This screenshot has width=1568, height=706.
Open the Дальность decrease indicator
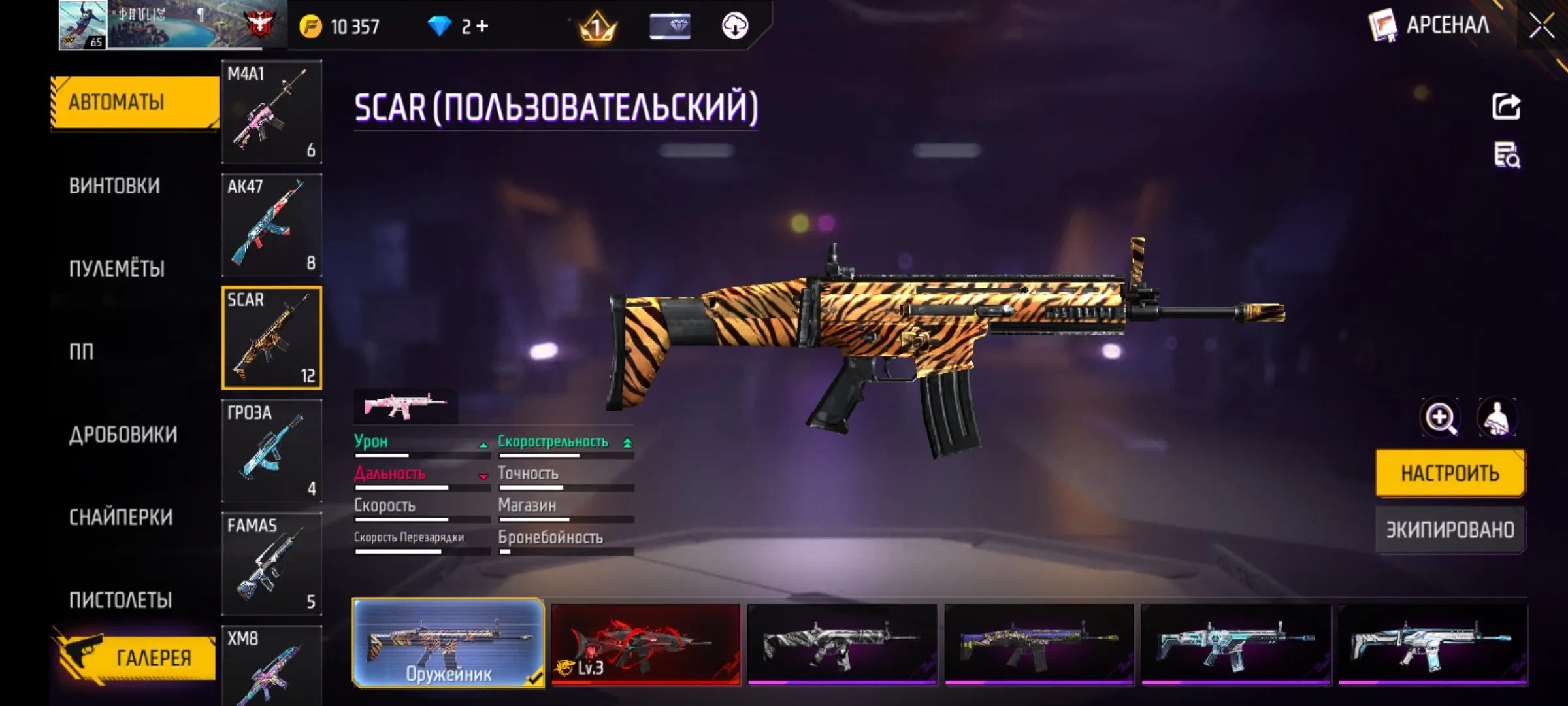coord(483,477)
